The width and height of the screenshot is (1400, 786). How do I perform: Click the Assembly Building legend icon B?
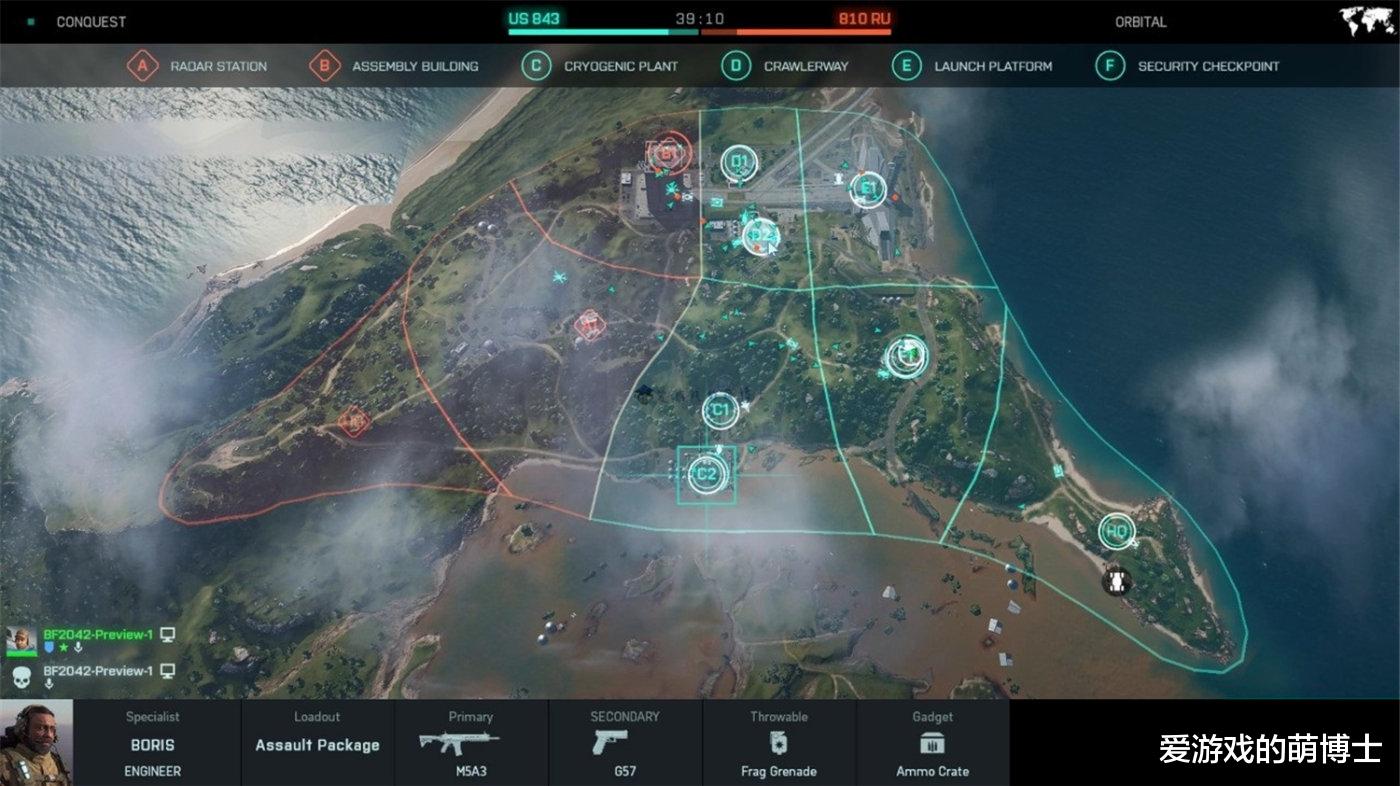point(324,66)
